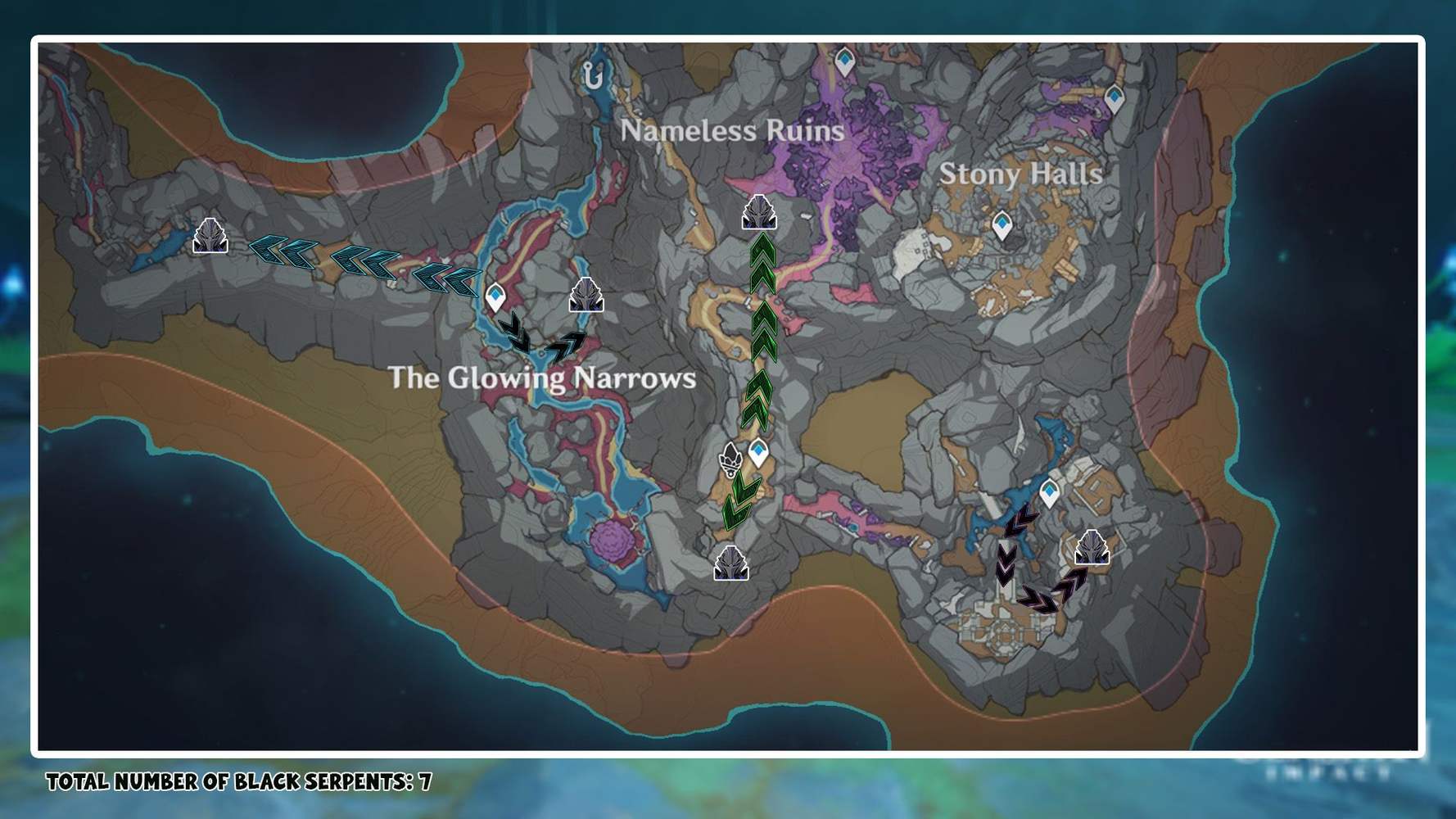Toggle the waypoint marker at the top right corner
The height and width of the screenshot is (819, 1456).
coord(1114,96)
